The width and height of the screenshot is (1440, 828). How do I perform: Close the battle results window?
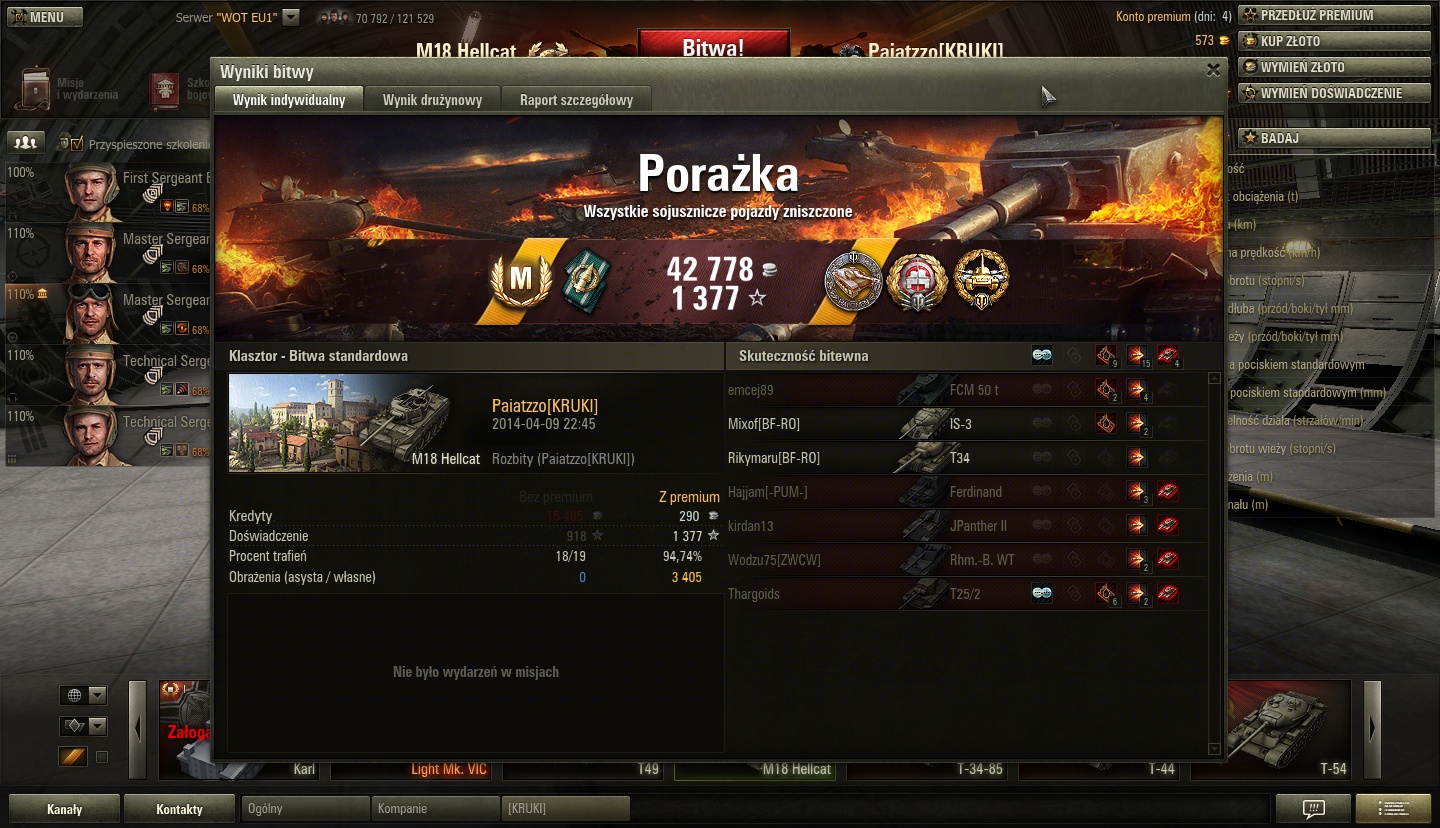[x=1213, y=70]
